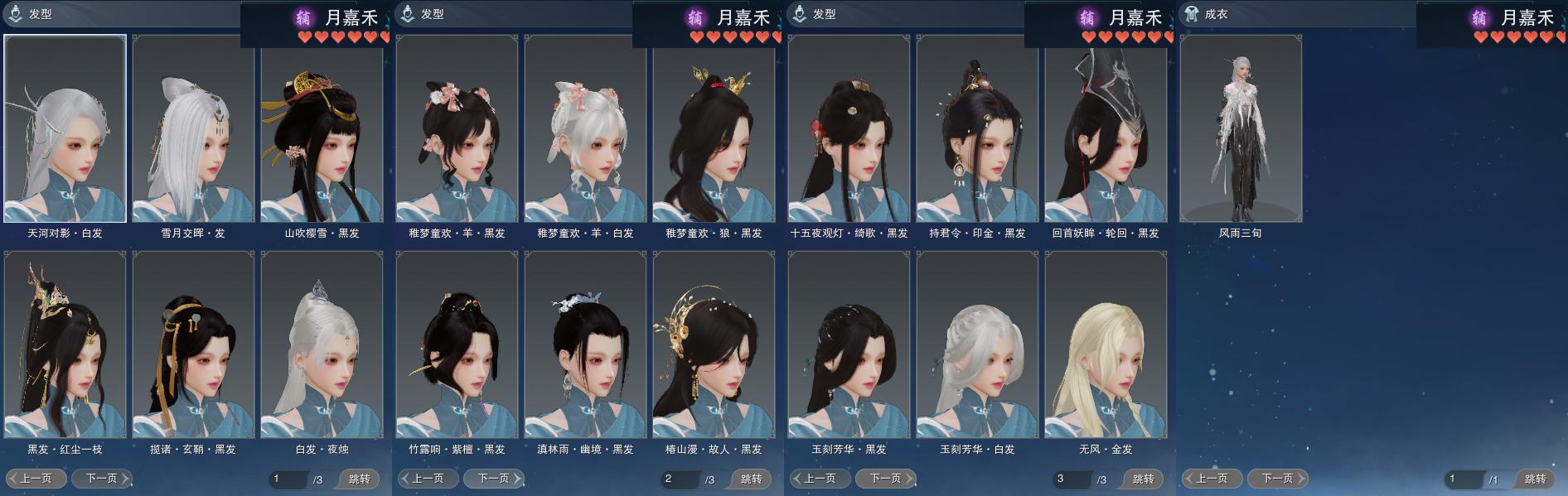Click the 椿山漫·故人·黑发 hairstyle

714,344
